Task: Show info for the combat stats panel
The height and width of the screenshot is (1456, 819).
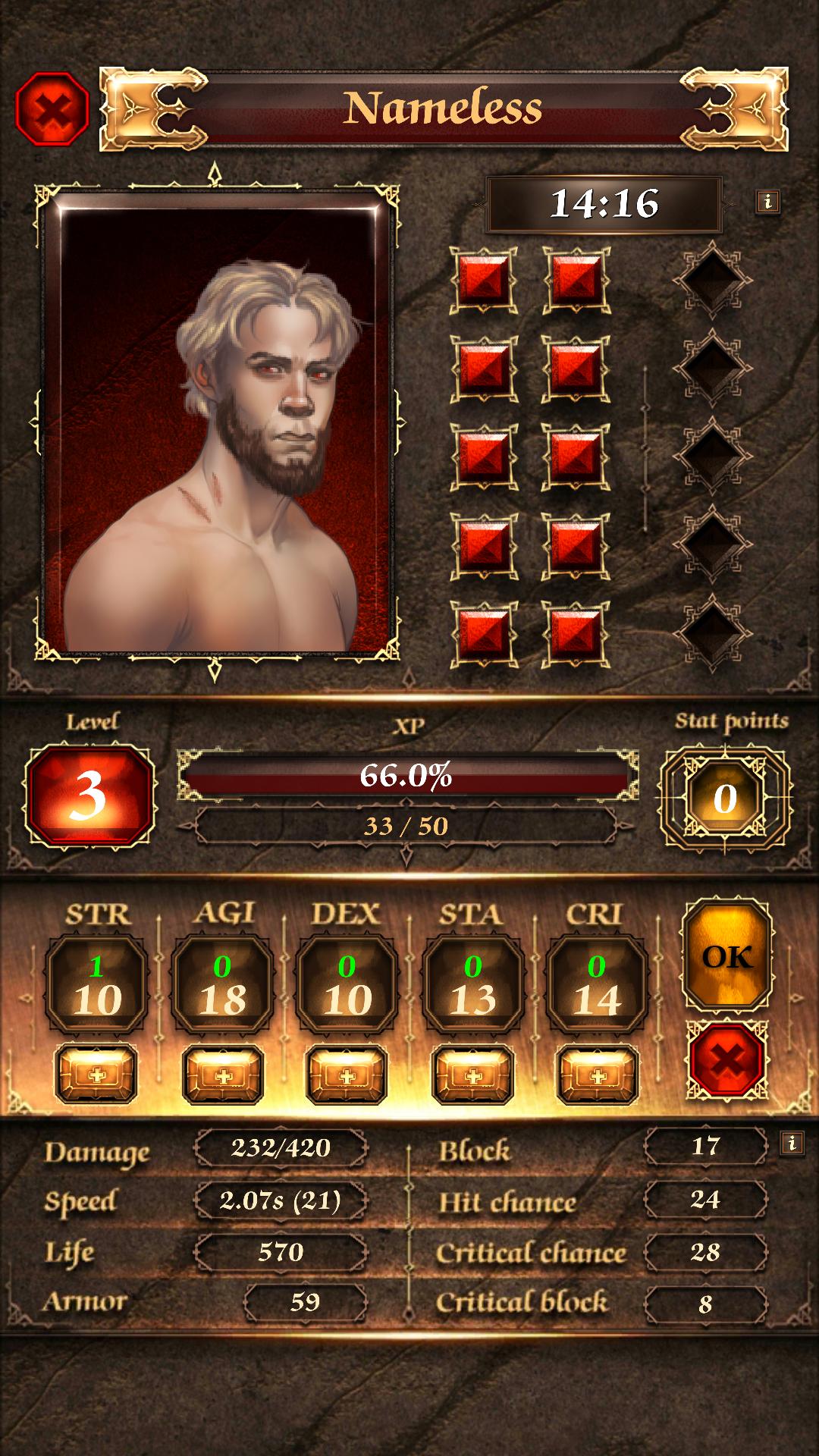Action: coord(792,1143)
